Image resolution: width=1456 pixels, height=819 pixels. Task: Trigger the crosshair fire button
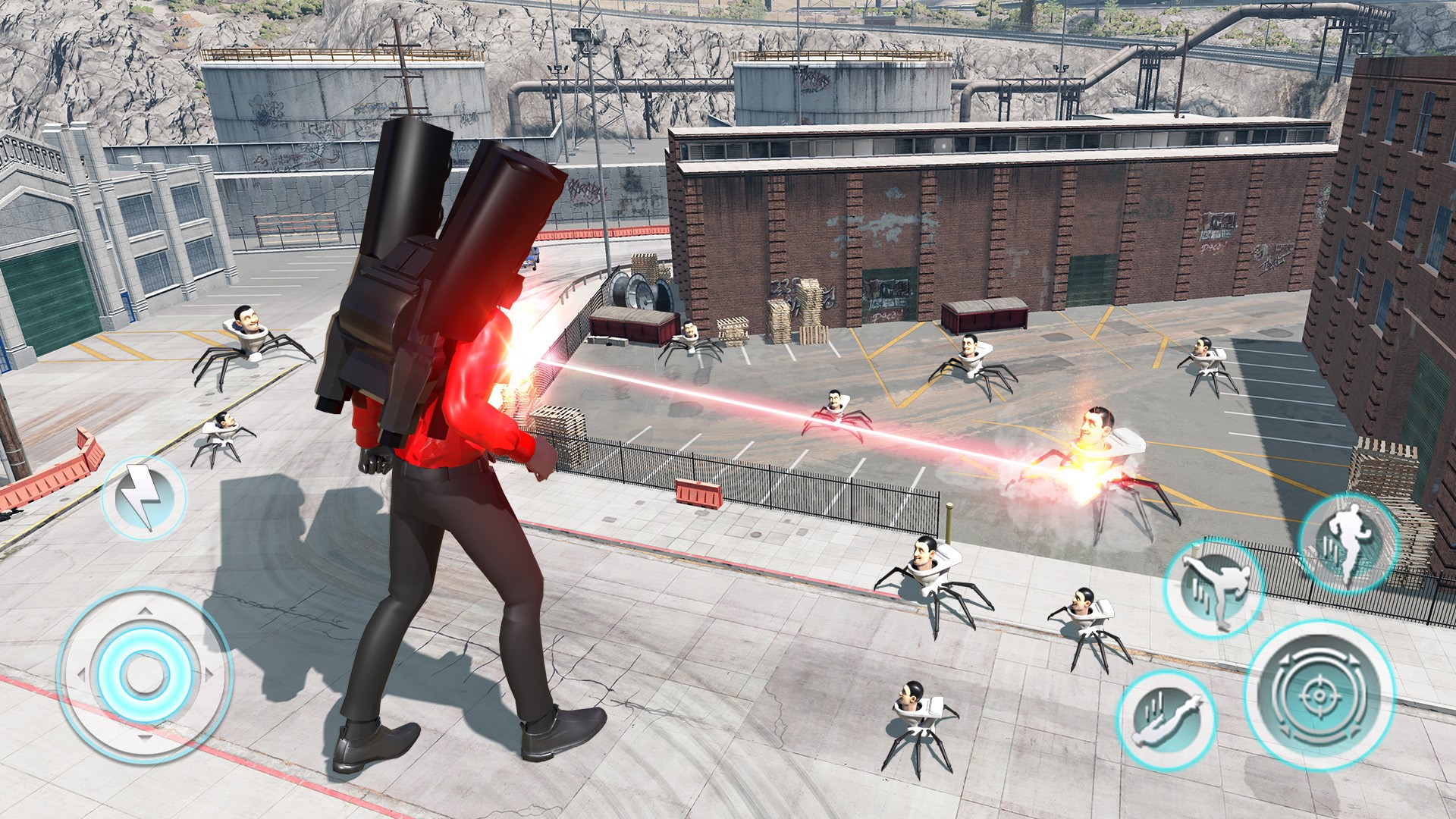(x=1319, y=695)
